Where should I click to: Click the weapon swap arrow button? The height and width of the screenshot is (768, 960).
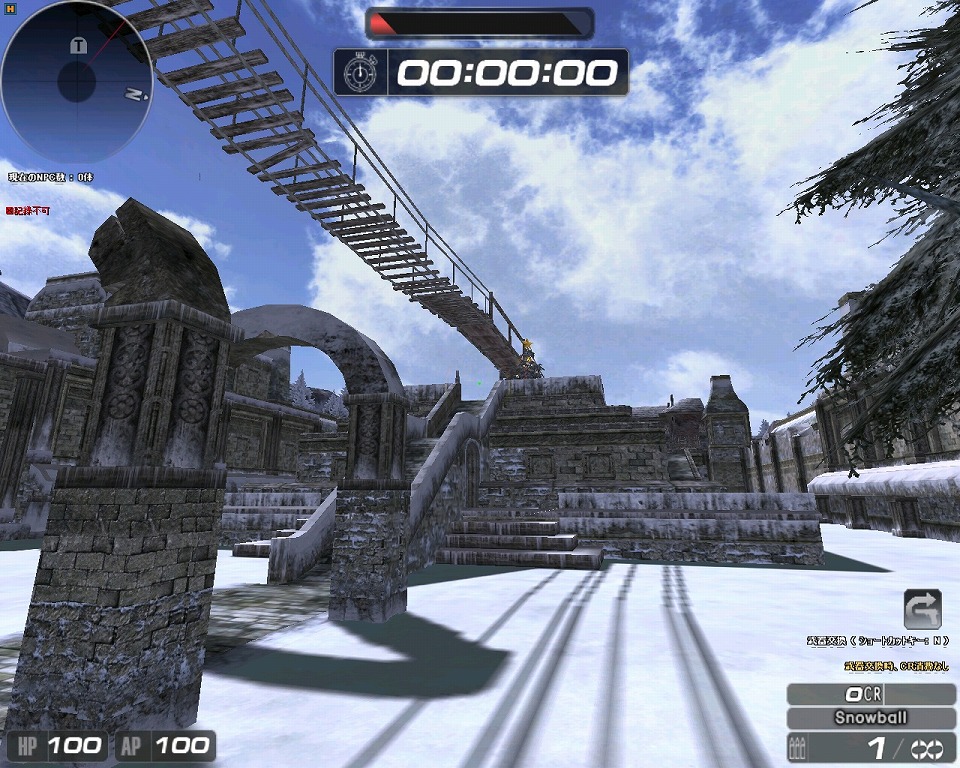coord(922,609)
